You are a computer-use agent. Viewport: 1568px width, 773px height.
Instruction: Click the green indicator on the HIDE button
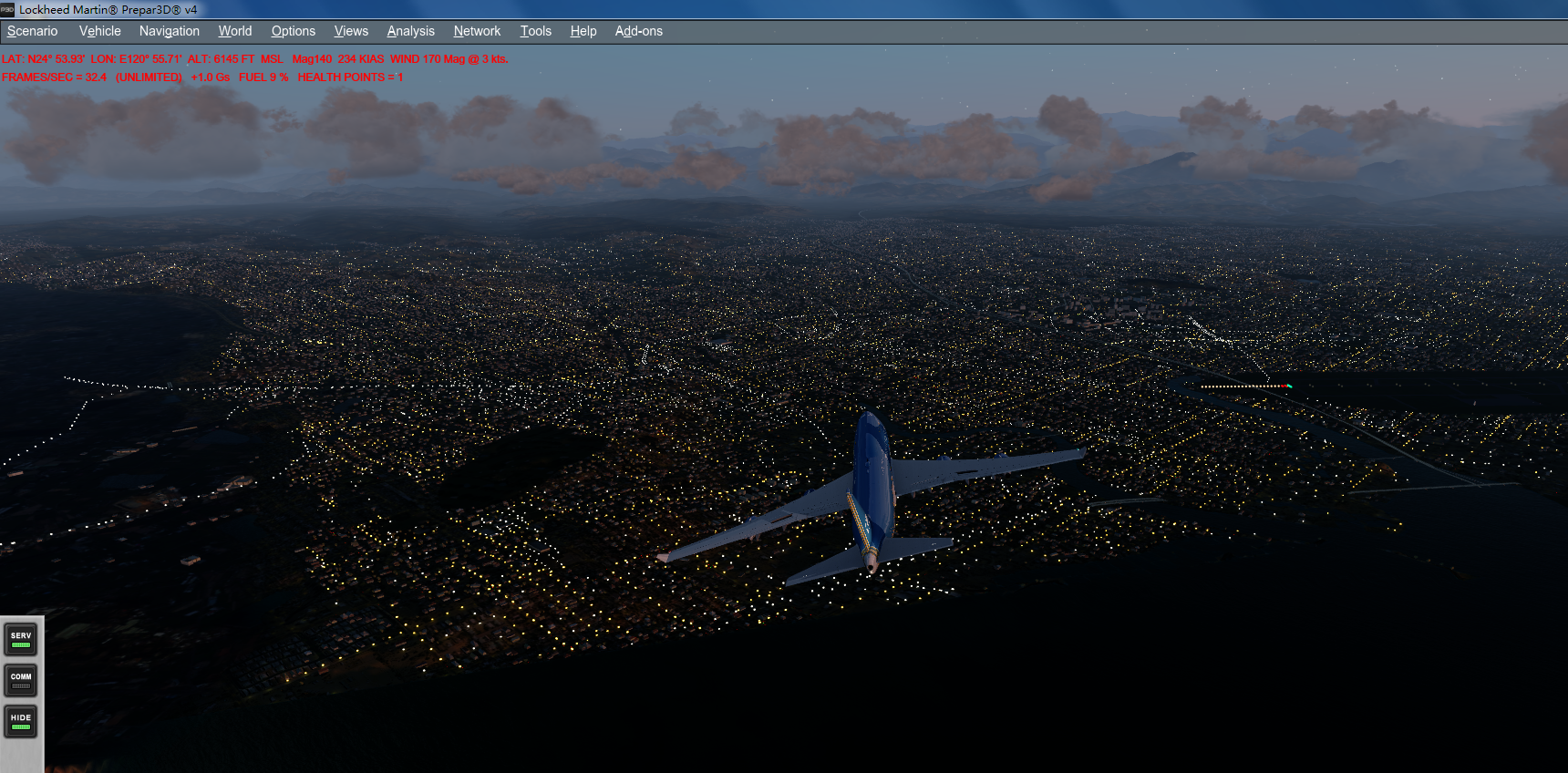20,728
